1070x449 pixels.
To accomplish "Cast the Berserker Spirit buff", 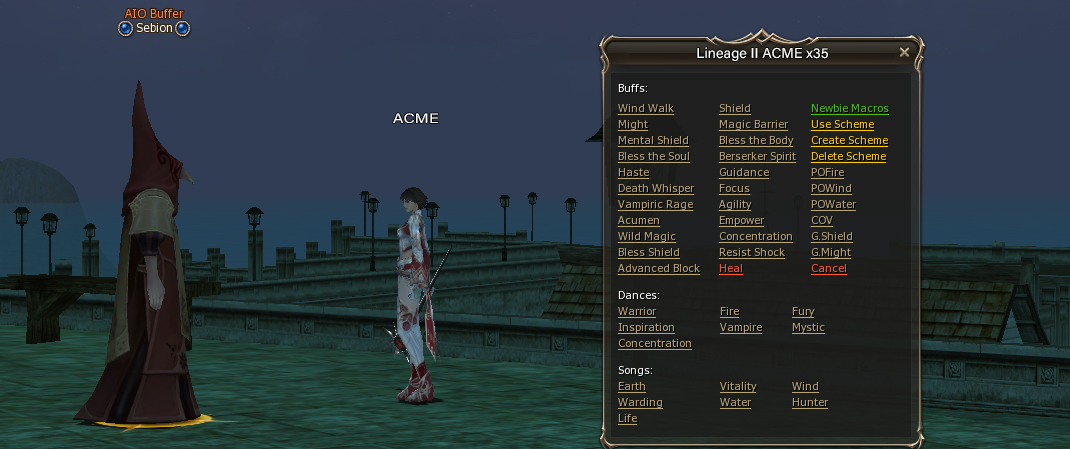I will click(x=757, y=156).
